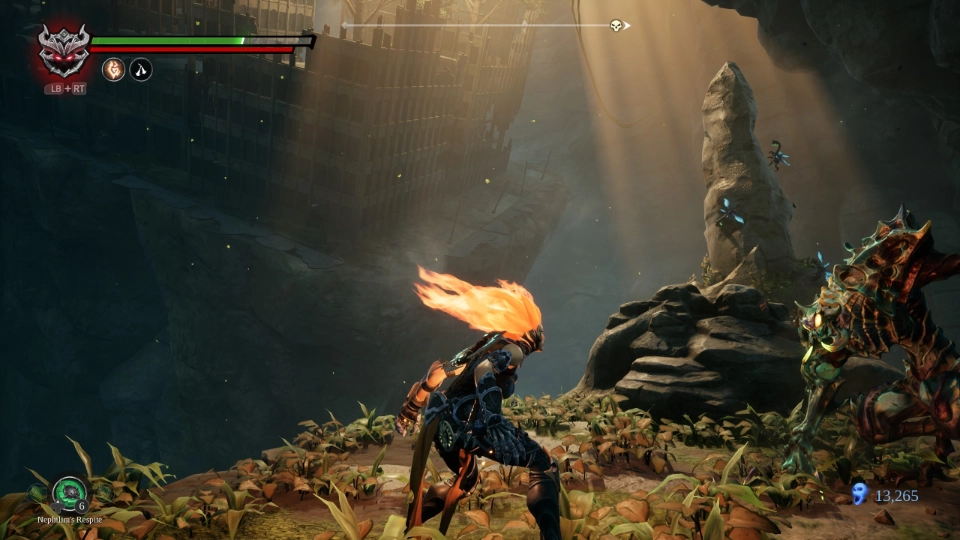Select the white scythe-shaped ability icon

pyautogui.click(x=141, y=70)
